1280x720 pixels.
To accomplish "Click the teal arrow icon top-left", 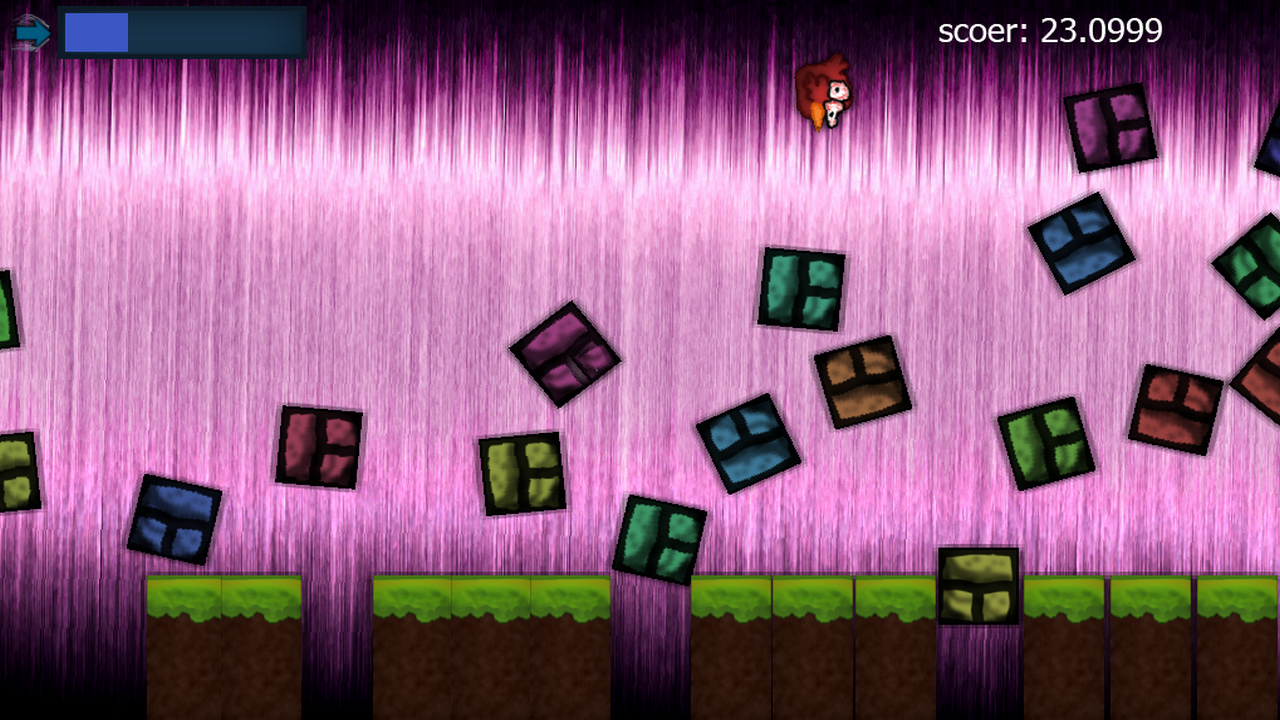I will click(33, 32).
